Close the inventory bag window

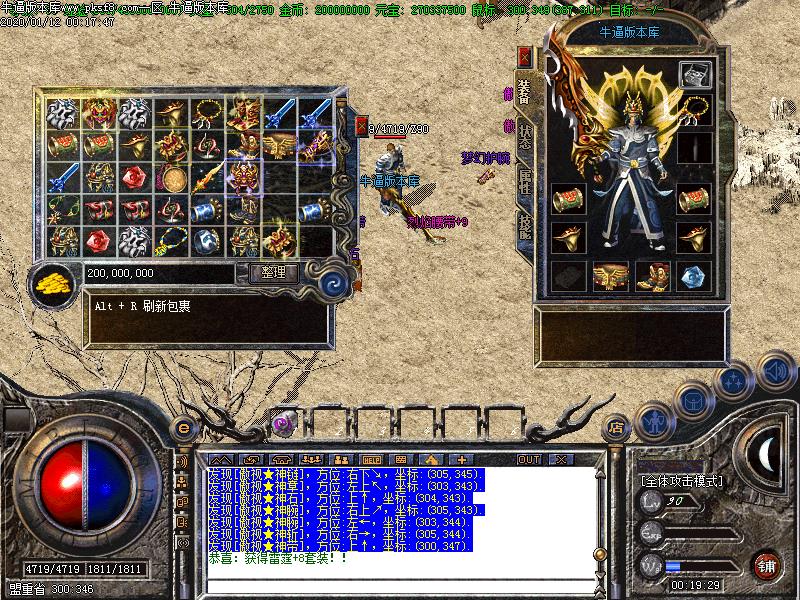pyautogui.click(x=361, y=125)
